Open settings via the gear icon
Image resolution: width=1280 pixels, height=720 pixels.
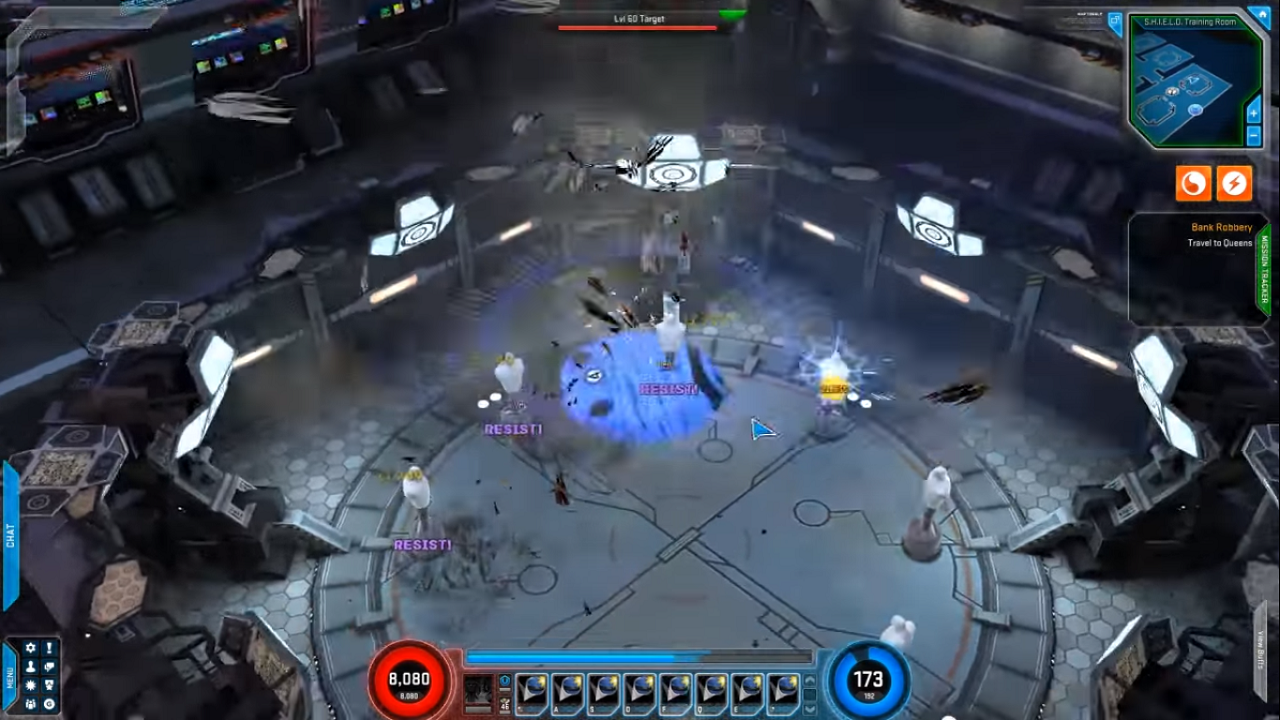point(30,648)
